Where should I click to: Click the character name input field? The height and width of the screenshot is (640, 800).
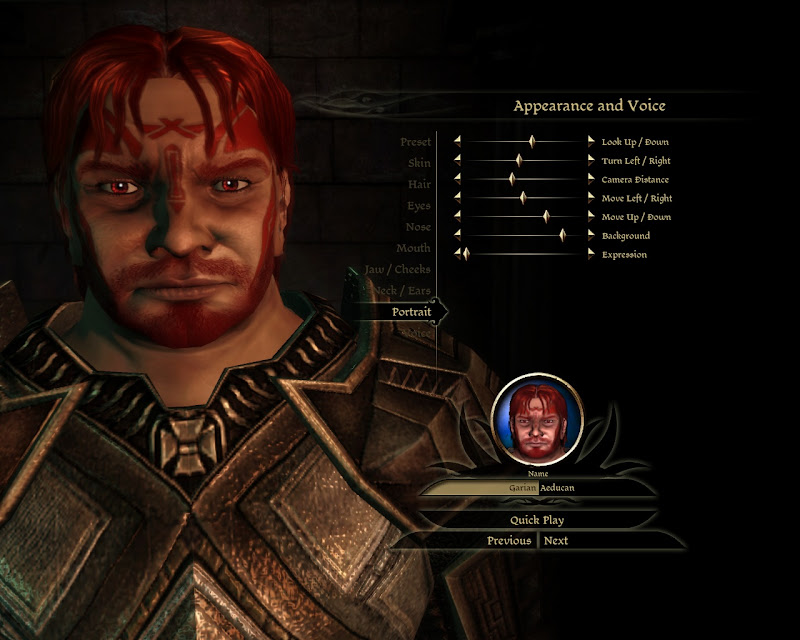point(538,488)
